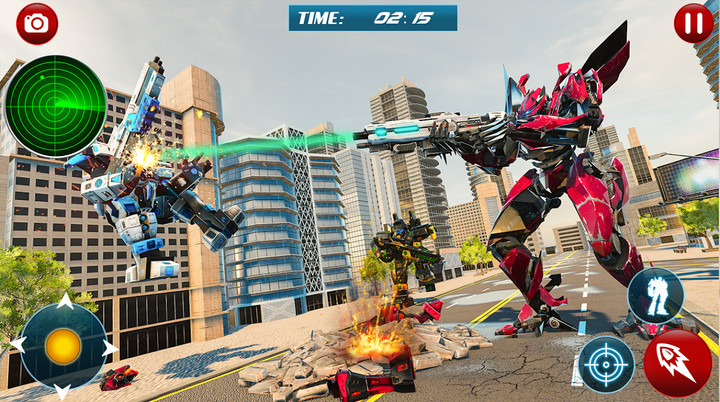Fire the red rocket attack button
This screenshot has width=720, height=402.
pyautogui.click(x=677, y=364)
